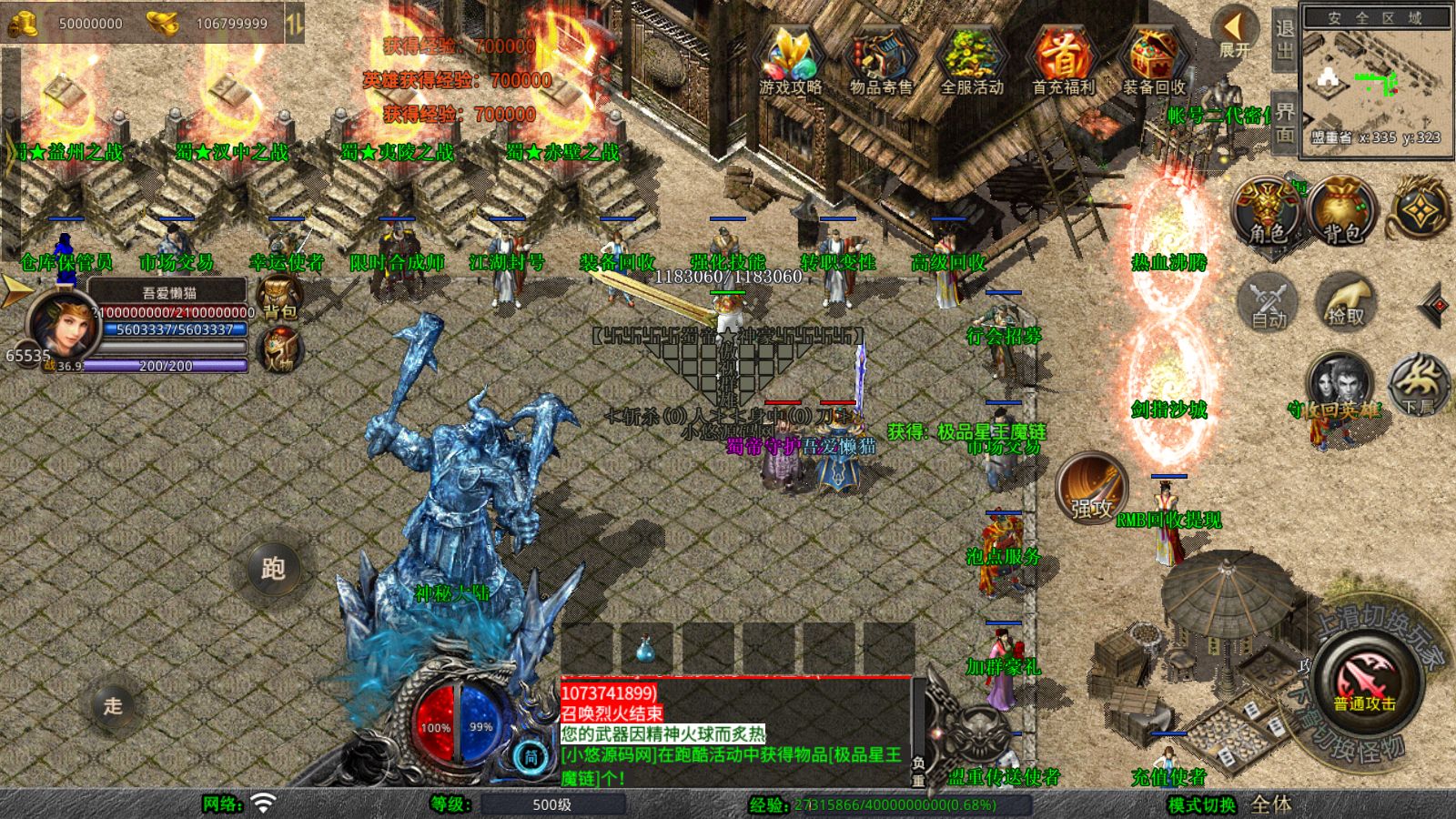The width and height of the screenshot is (1456, 819).
Task: Open the 背包 bag round button
Action: click(x=1342, y=211)
